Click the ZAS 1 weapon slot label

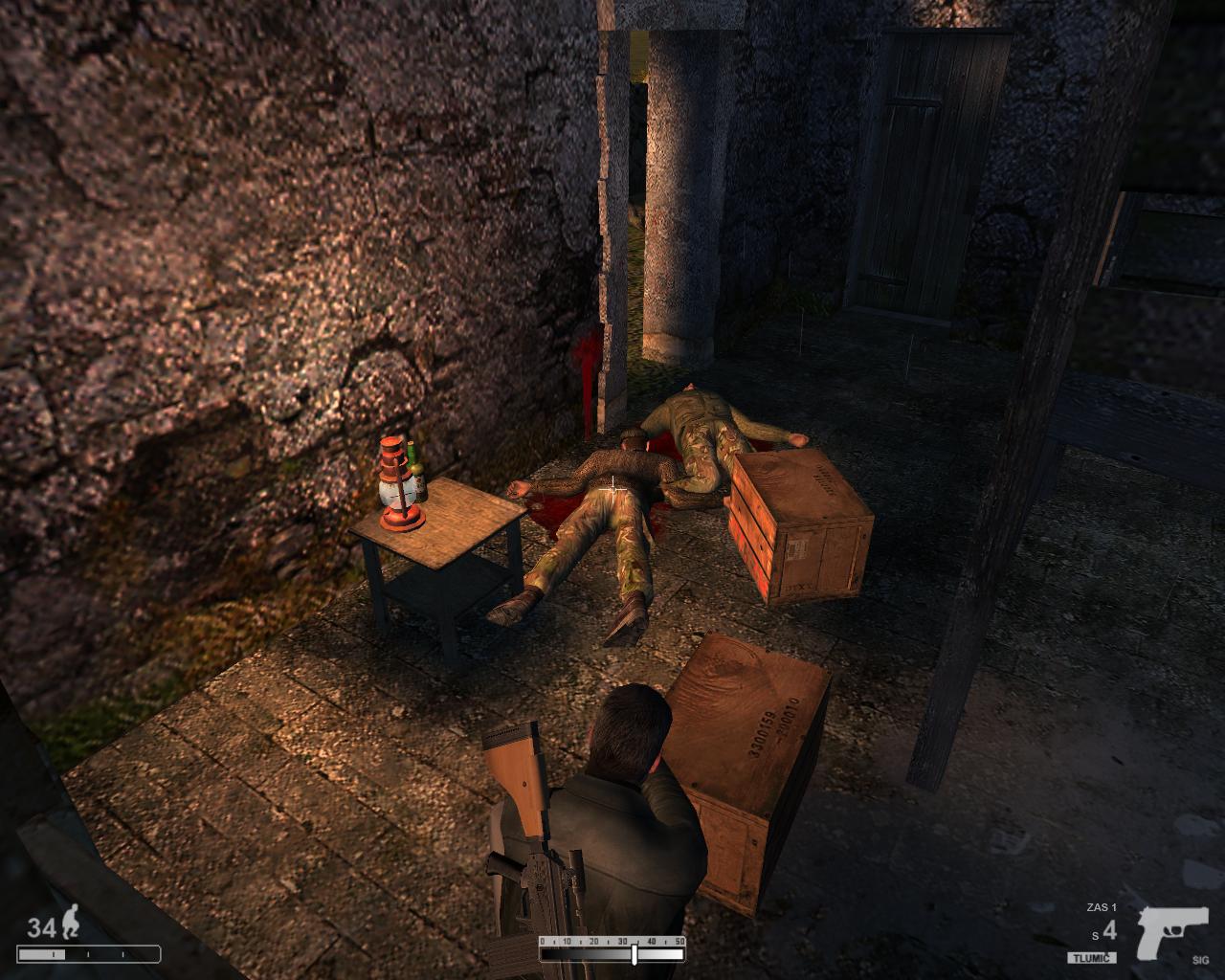click(1102, 906)
